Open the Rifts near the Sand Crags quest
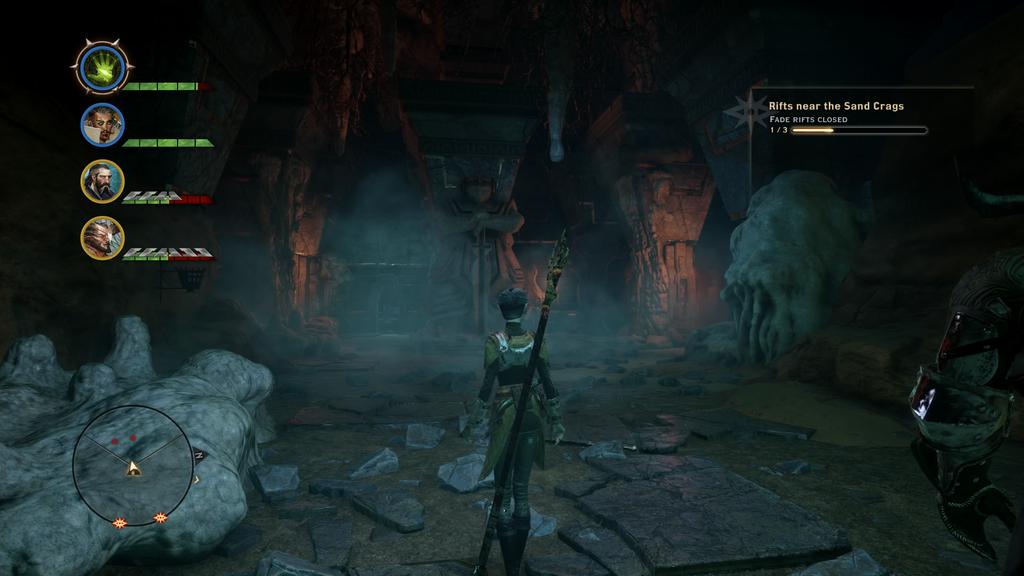This screenshot has height=576, width=1024. click(835, 106)
